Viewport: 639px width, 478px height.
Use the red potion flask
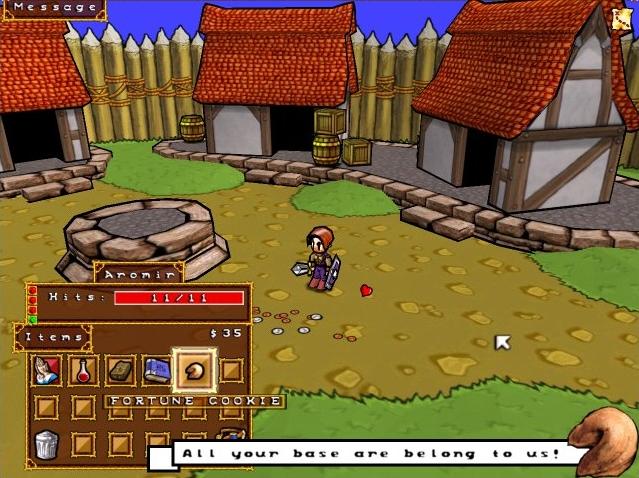(x=84, y=370)
